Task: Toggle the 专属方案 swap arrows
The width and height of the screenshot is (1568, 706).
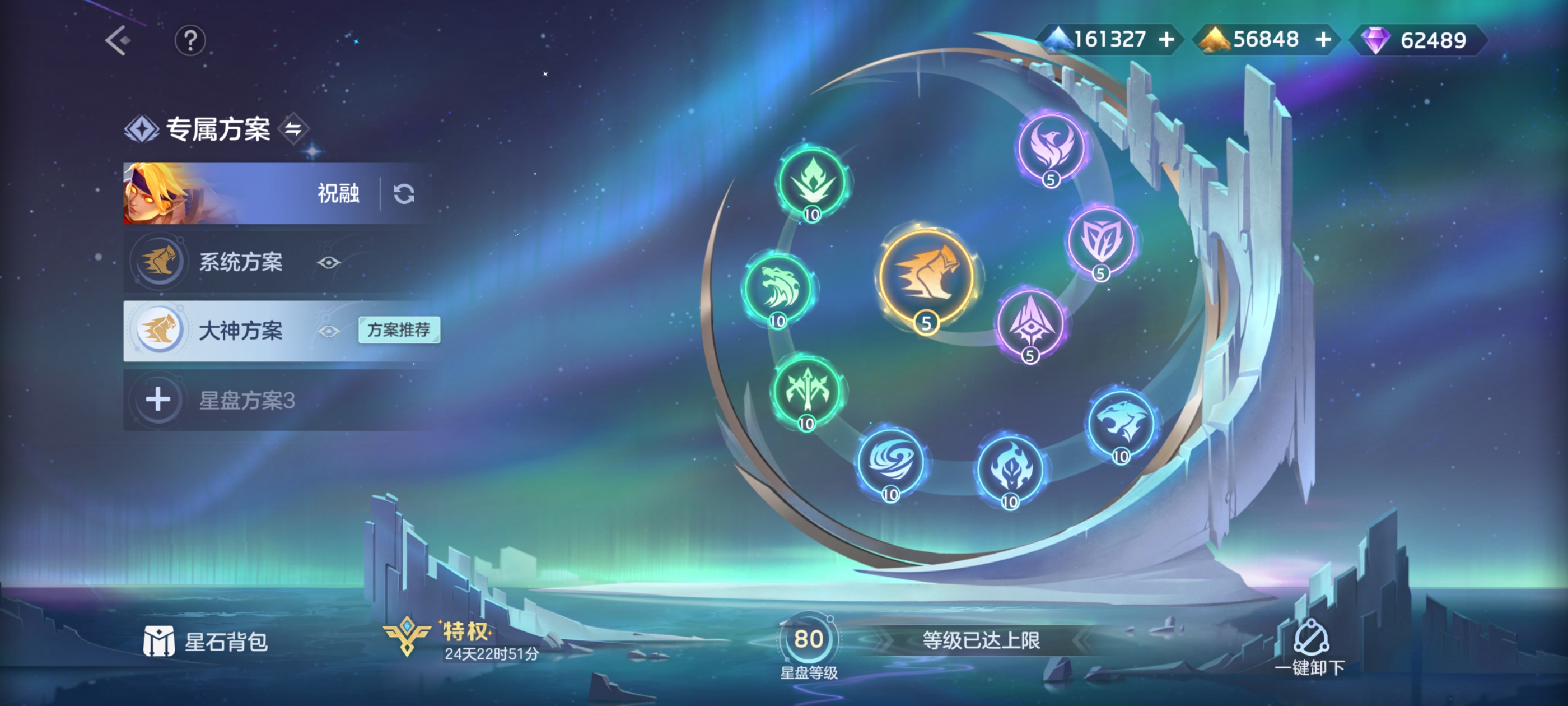Action: tap(294, 128)
